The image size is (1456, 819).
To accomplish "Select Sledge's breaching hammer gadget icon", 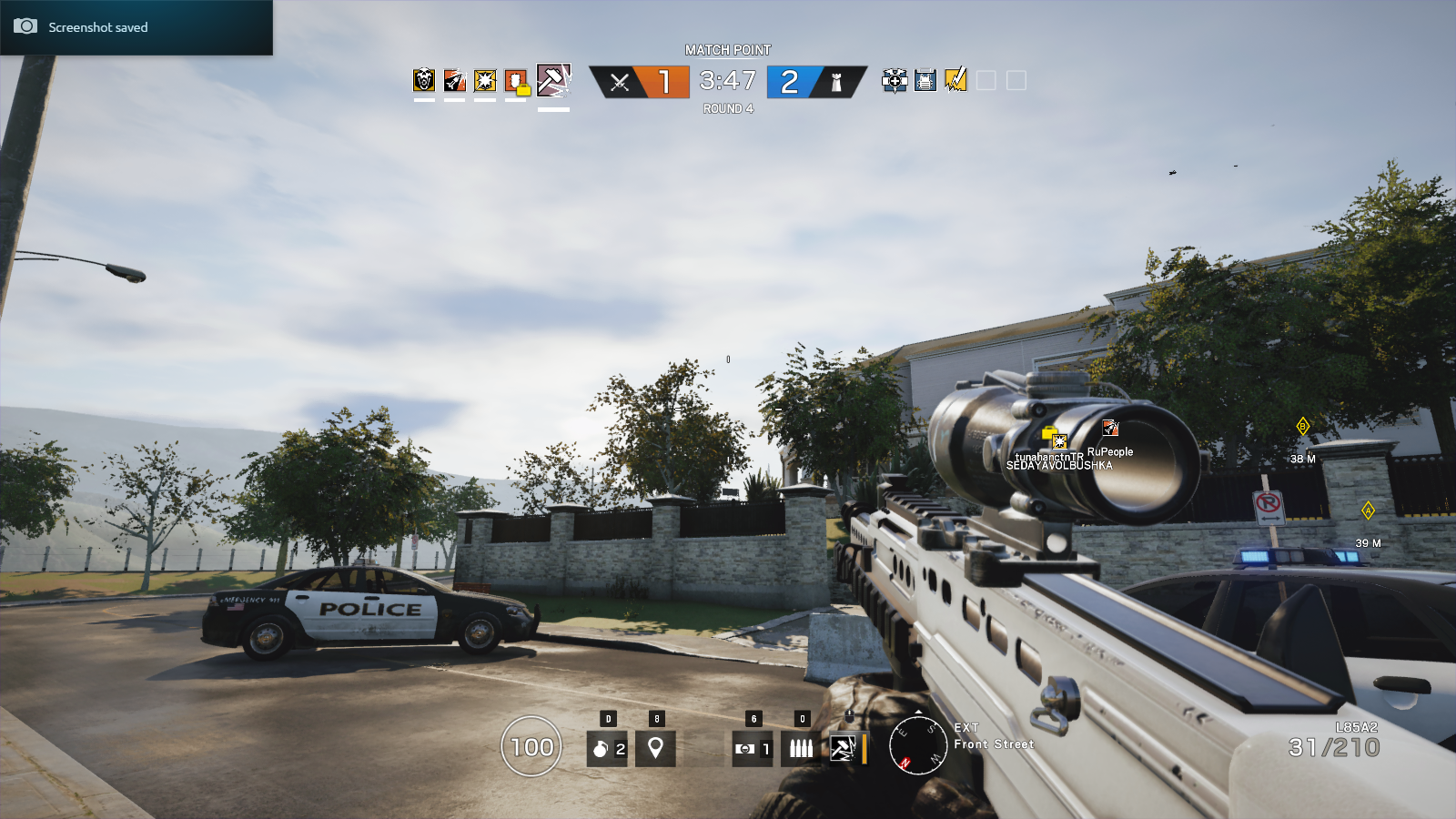I will tap(844, 748).
